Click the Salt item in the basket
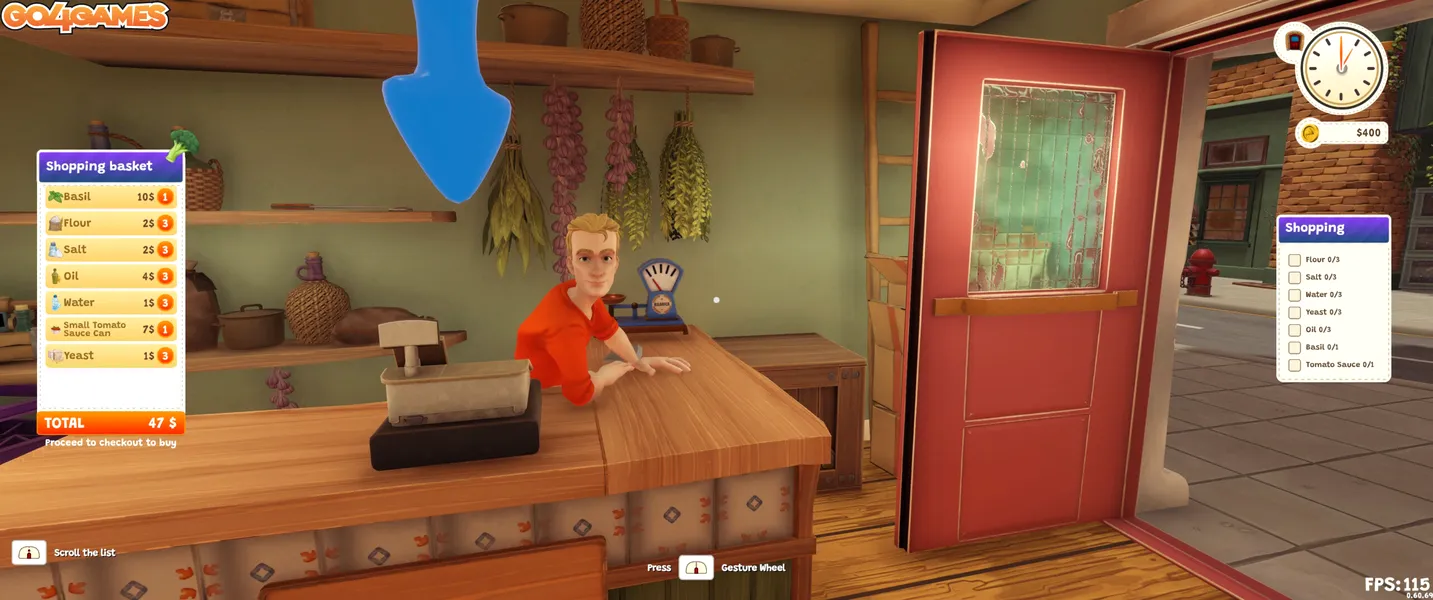 [110, 250]
